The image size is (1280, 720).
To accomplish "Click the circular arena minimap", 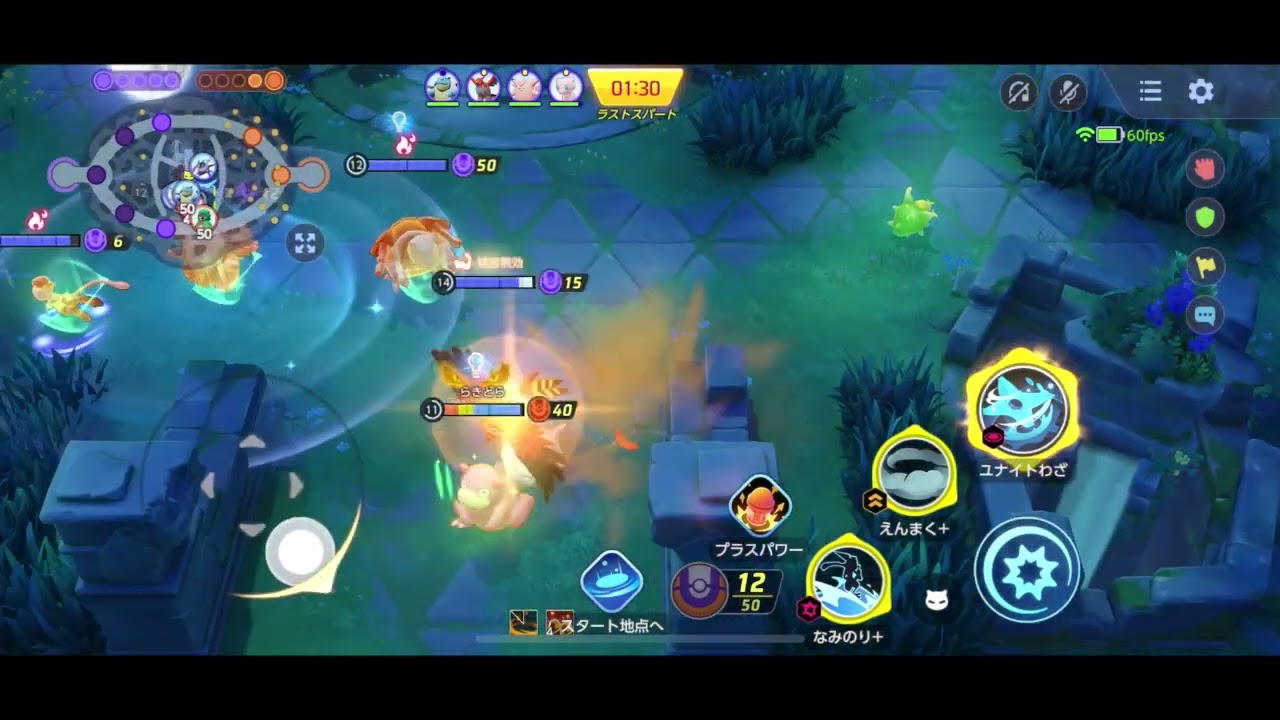I will 188,175.
